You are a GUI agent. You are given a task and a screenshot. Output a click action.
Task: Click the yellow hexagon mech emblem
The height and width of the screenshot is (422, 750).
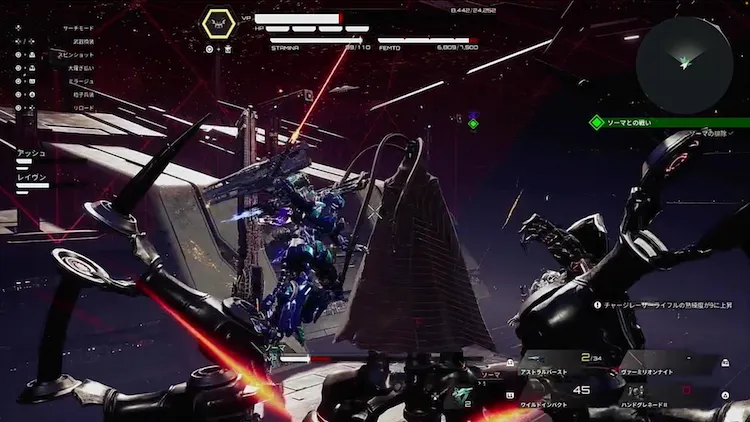(x=219, y=24)
